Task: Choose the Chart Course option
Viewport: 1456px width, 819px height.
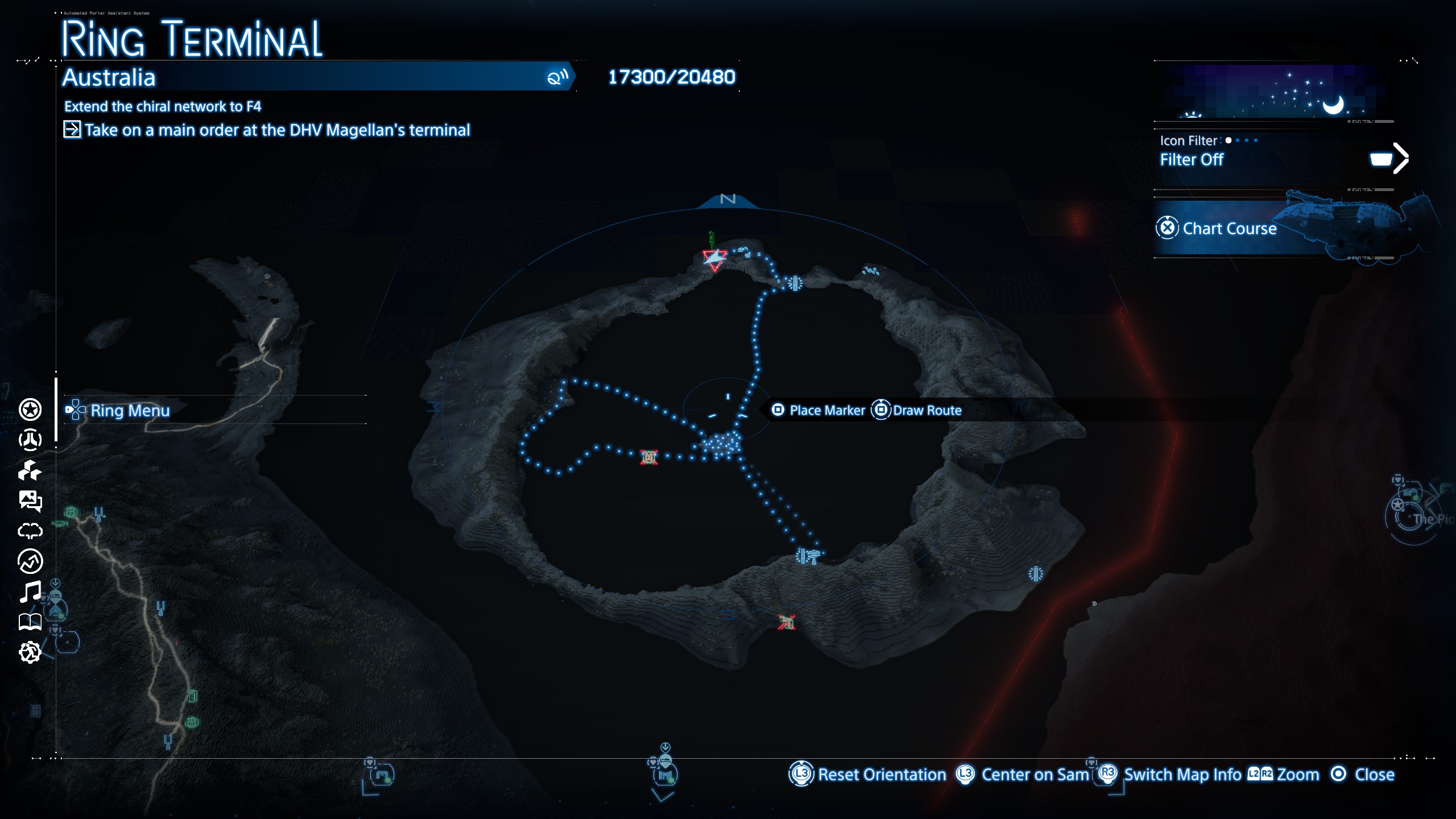Action: pos(1228,229)
